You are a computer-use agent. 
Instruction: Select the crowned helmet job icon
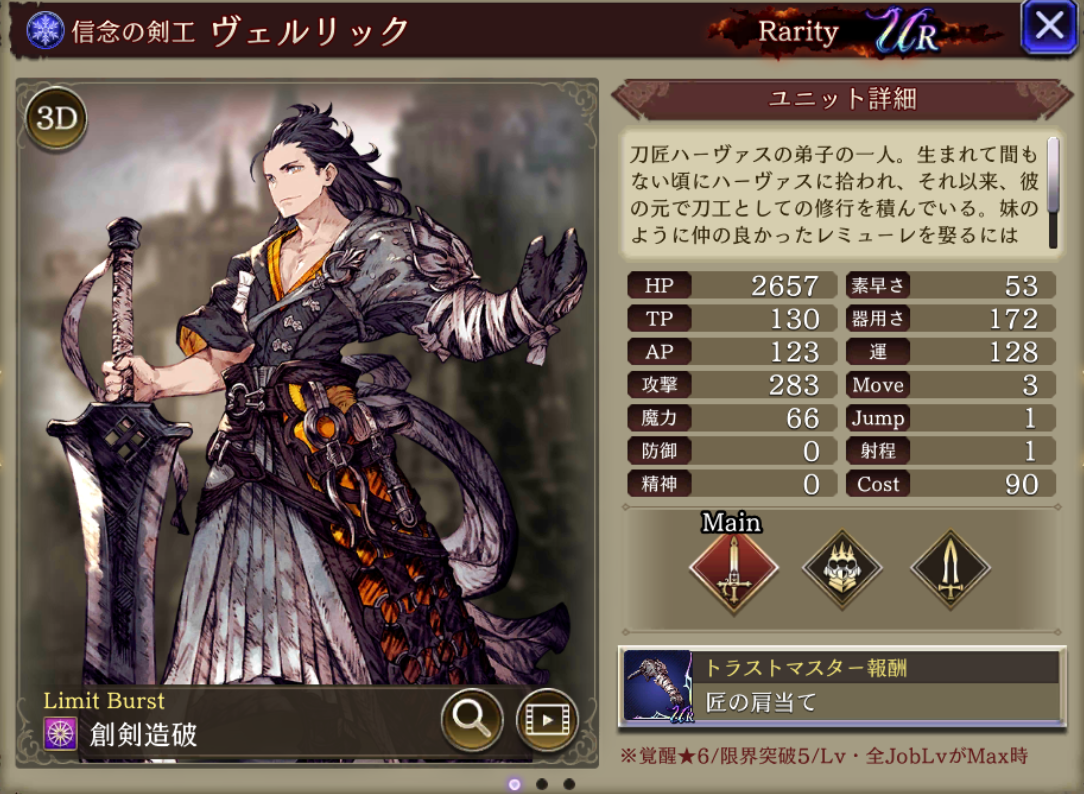[x=842, y=570]
